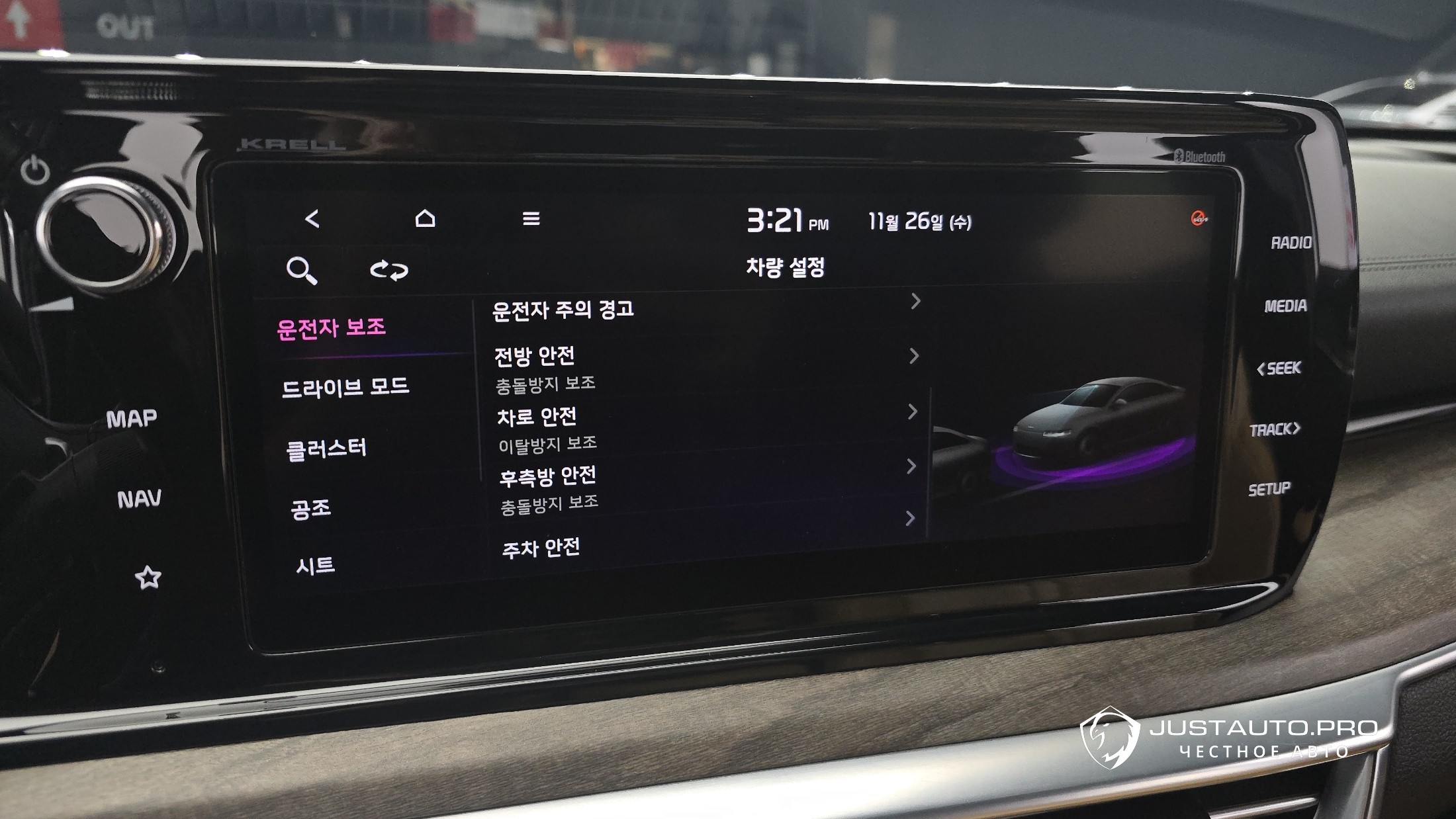
Task: Open 전방 안전 settings row
Action: click(x=535, y=357)
